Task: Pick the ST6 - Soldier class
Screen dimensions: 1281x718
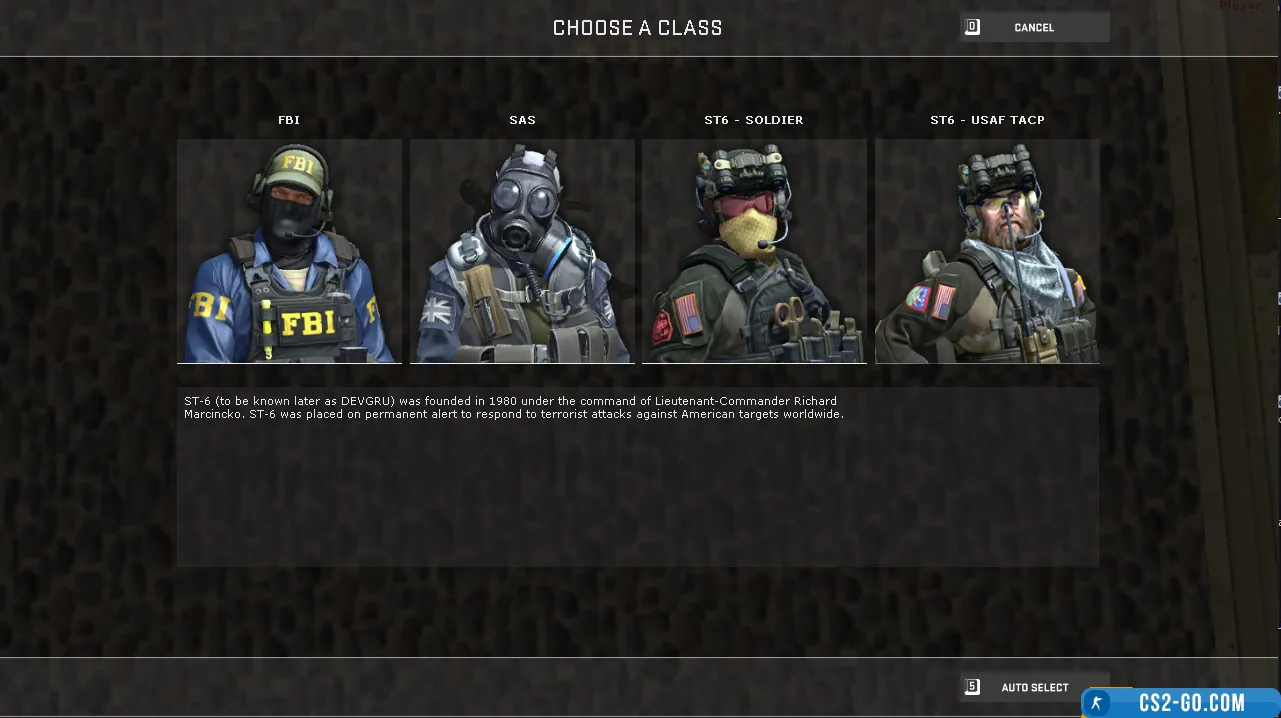Action: point(754,251)
